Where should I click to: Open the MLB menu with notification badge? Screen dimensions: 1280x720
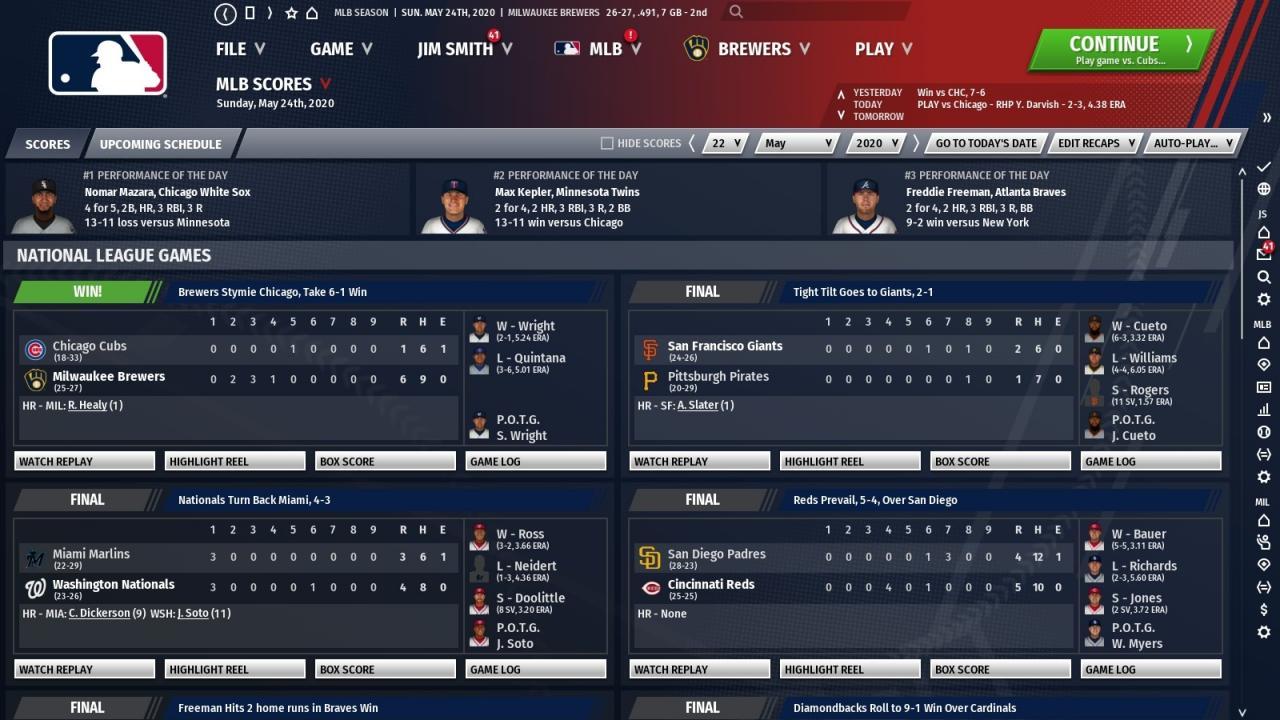click(604, 48)
